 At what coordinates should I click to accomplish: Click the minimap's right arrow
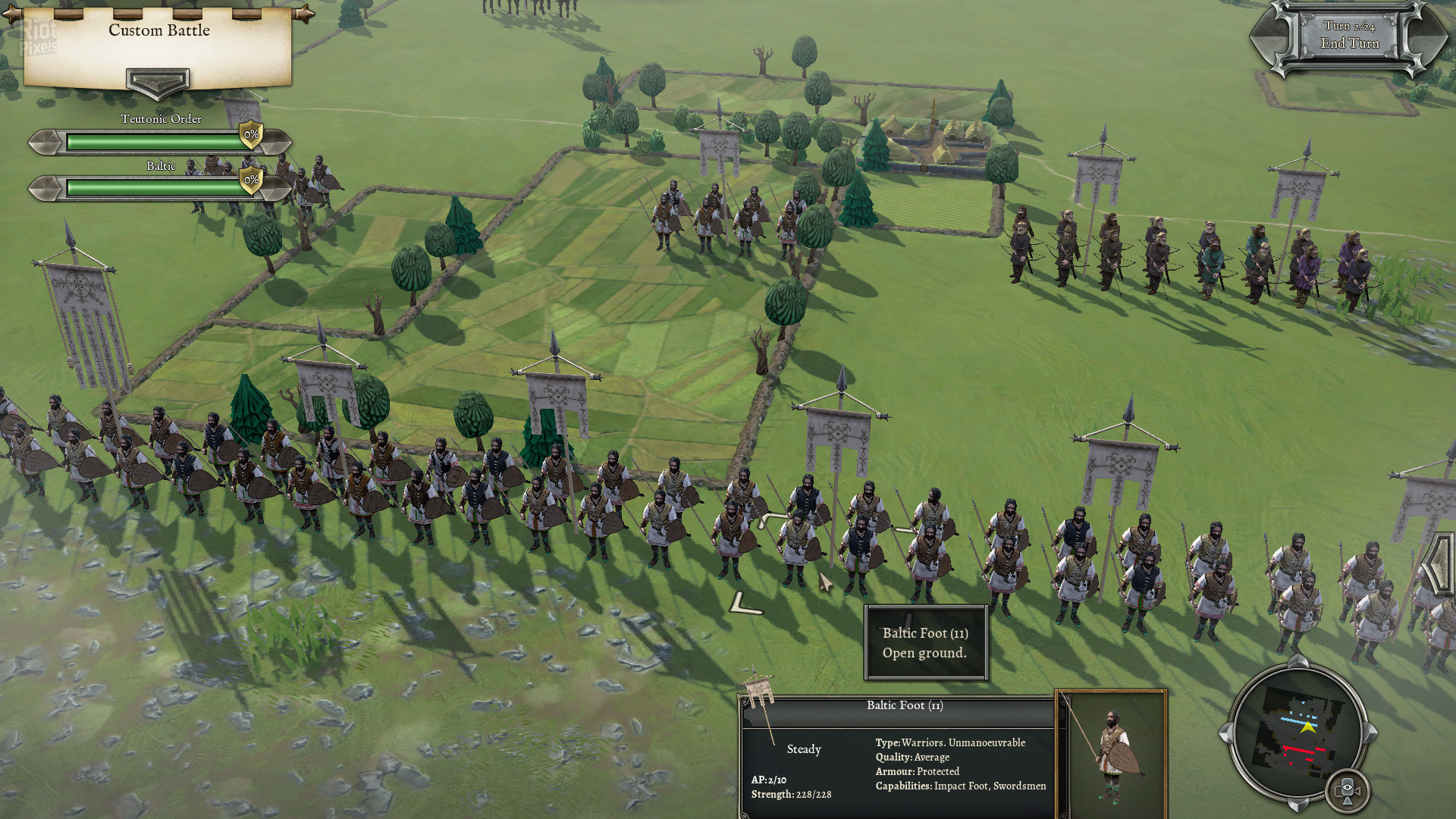(1371, 733)
